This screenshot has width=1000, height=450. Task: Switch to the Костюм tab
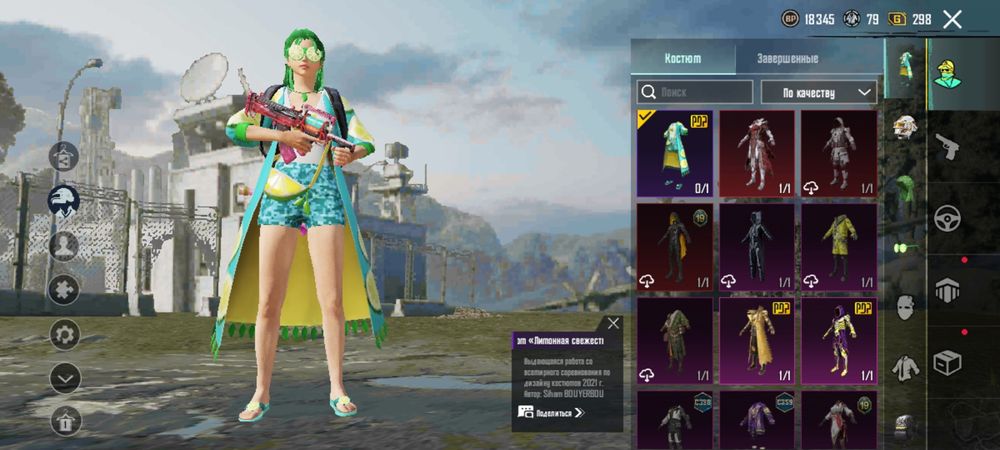click(x=683, y=58)
